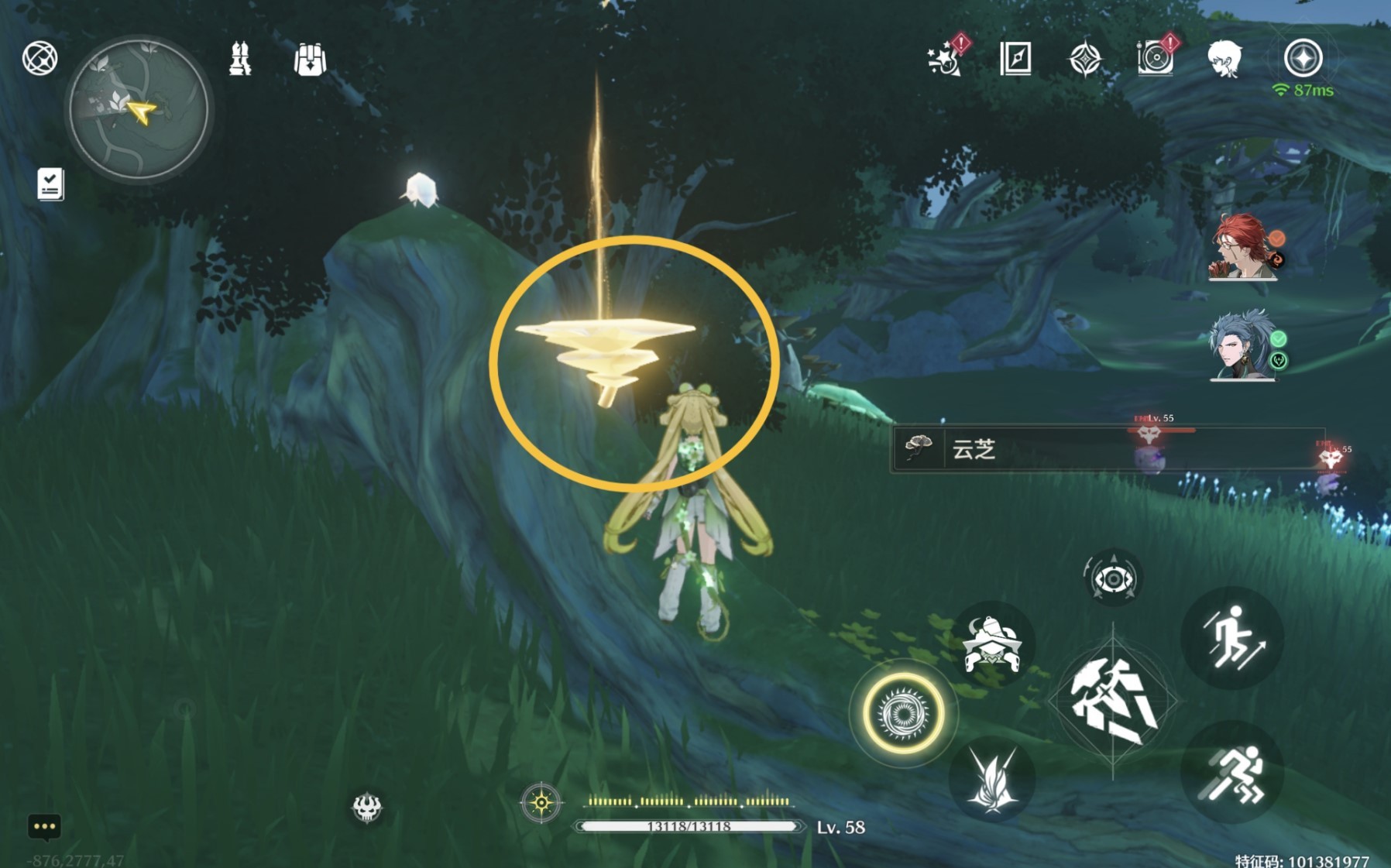Switch to the red-haired party member

click(1242, 247)
